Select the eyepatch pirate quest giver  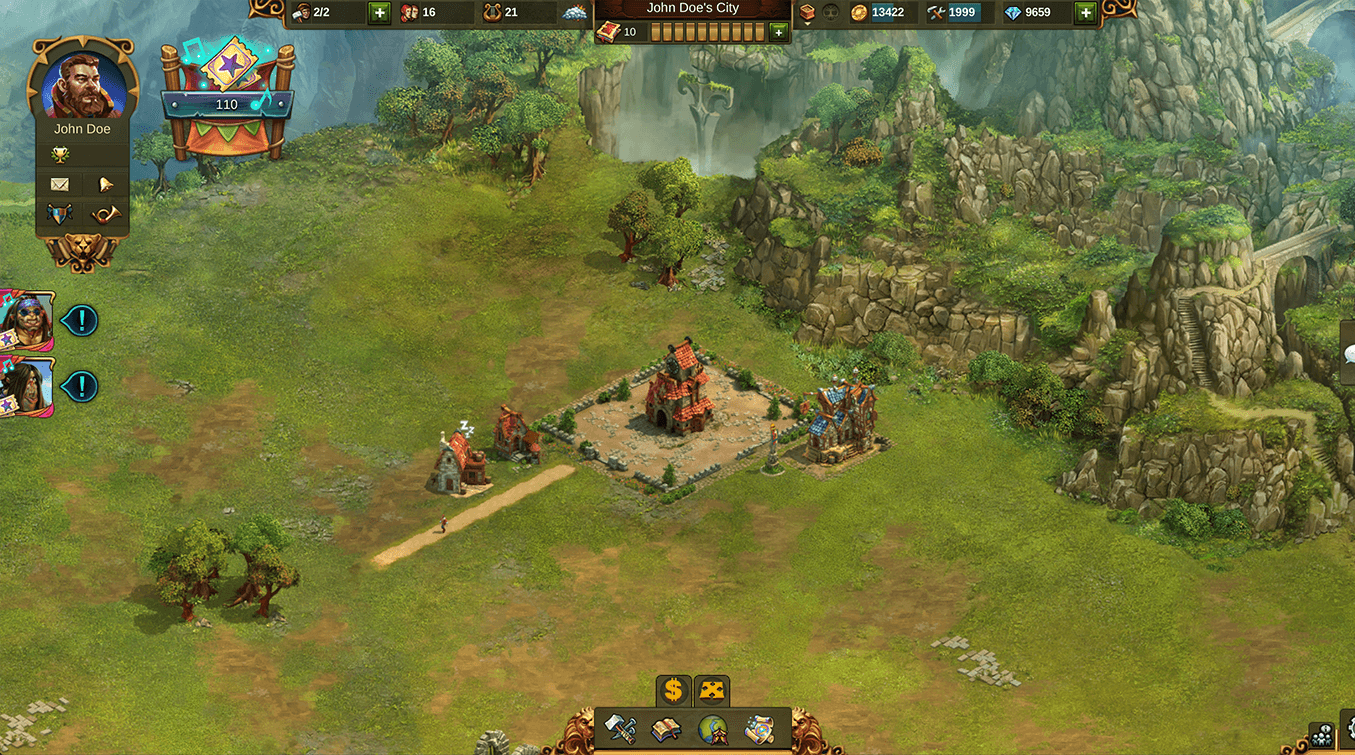[25, 320]
